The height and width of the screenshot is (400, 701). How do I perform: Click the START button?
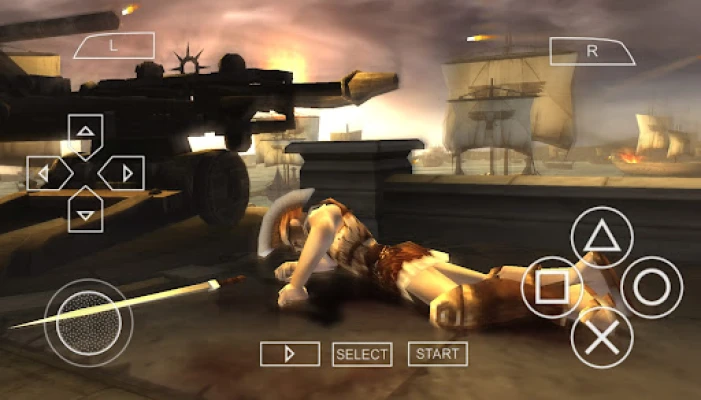(438, 354)
